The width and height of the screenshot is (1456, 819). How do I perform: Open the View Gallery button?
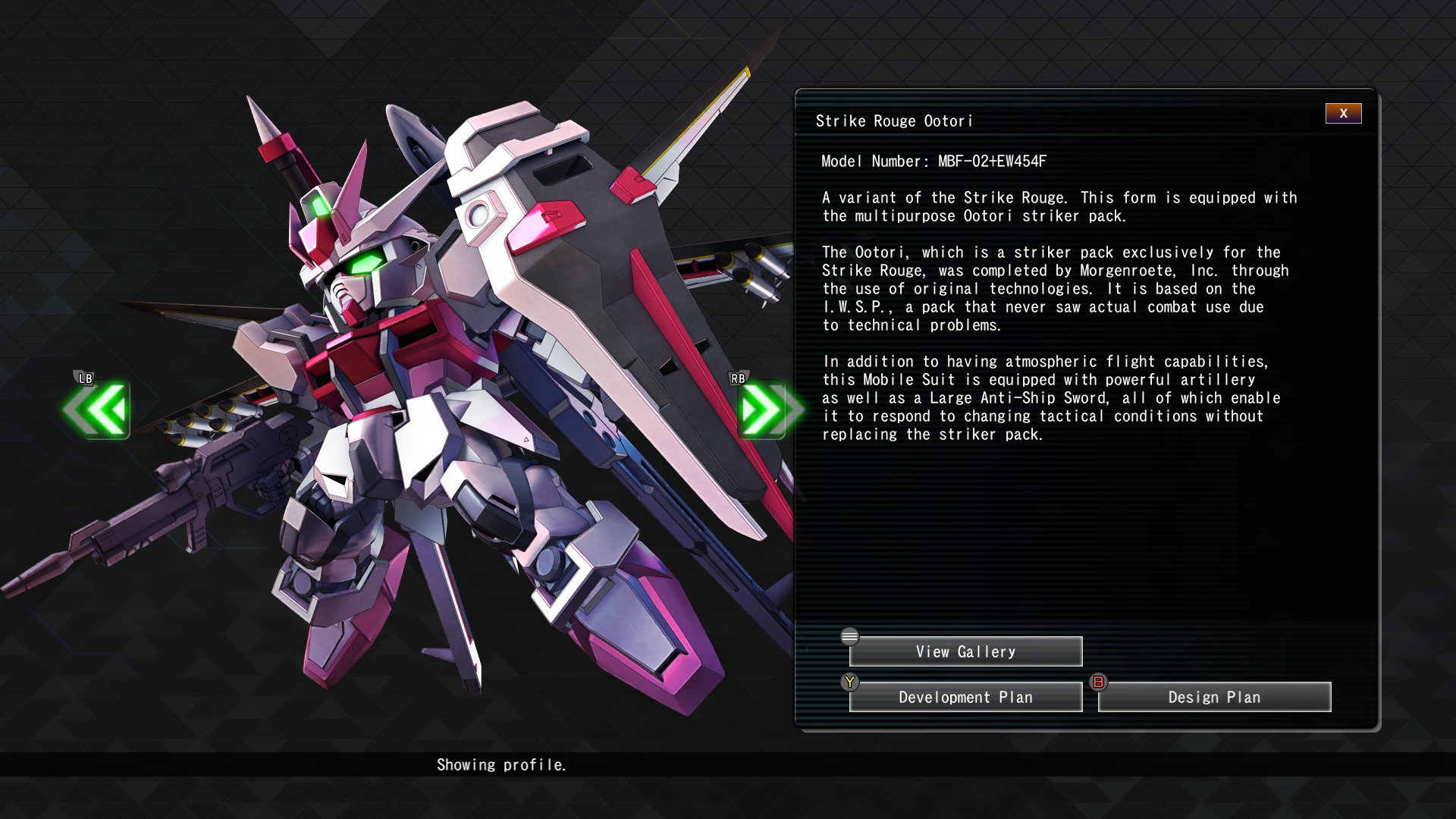point(965,651)
